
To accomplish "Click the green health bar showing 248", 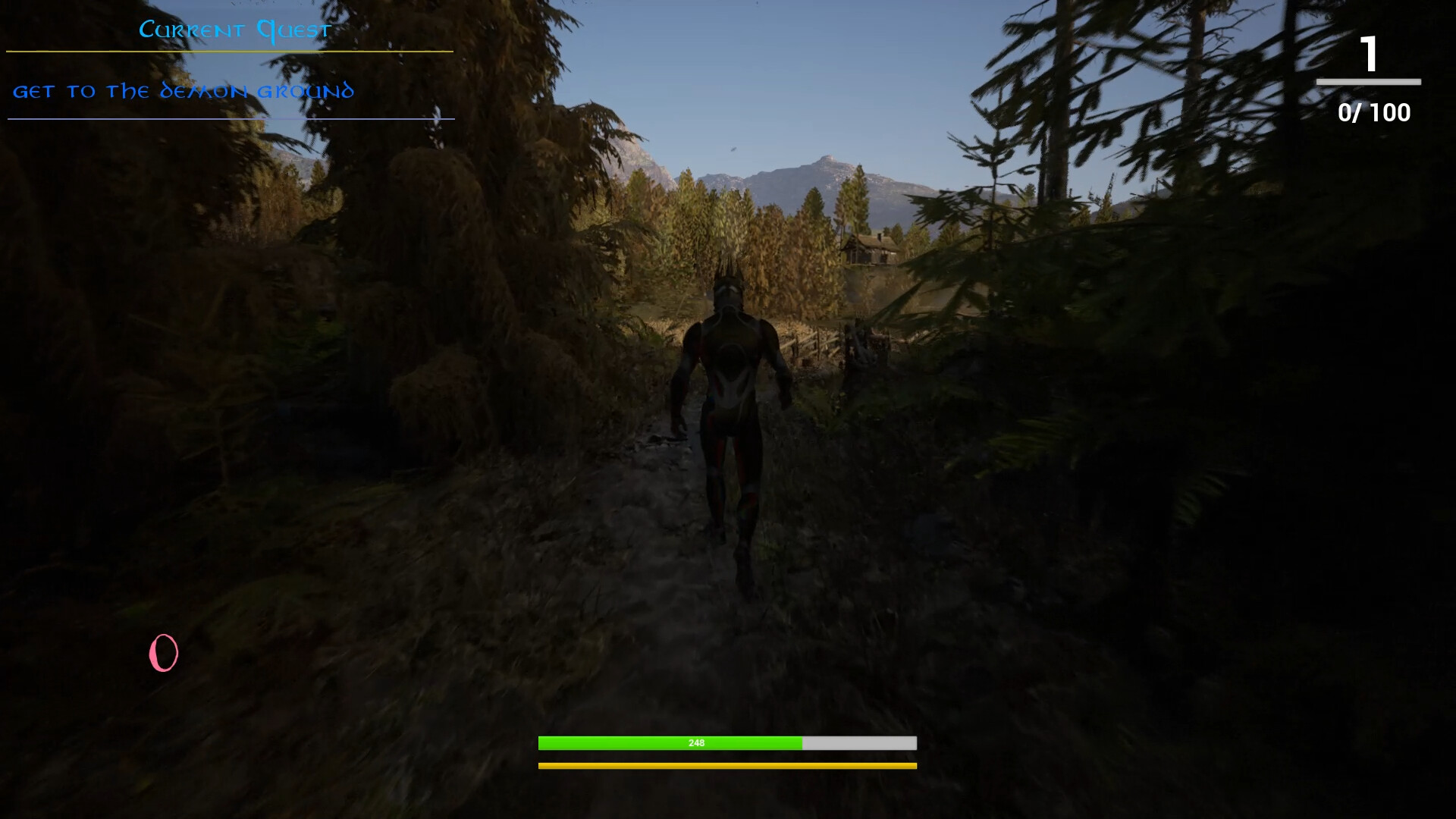I will [698, 744].
